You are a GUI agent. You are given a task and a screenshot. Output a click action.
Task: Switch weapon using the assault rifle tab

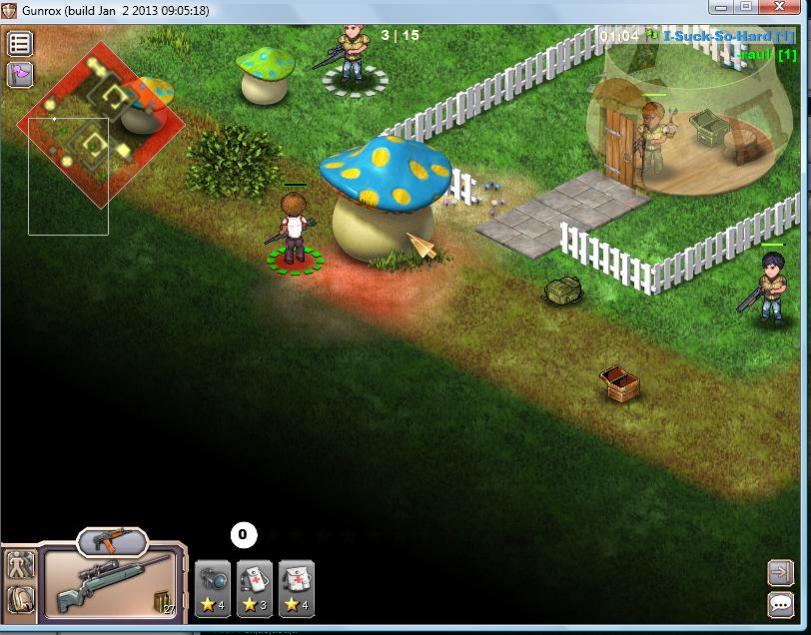(111, 542)
